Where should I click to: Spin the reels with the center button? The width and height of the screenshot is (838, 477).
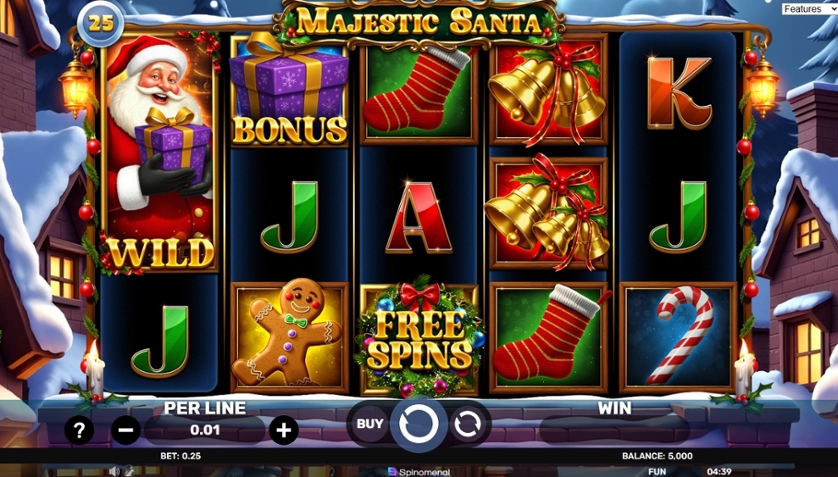pyautogui.click(x=418, y=424)
